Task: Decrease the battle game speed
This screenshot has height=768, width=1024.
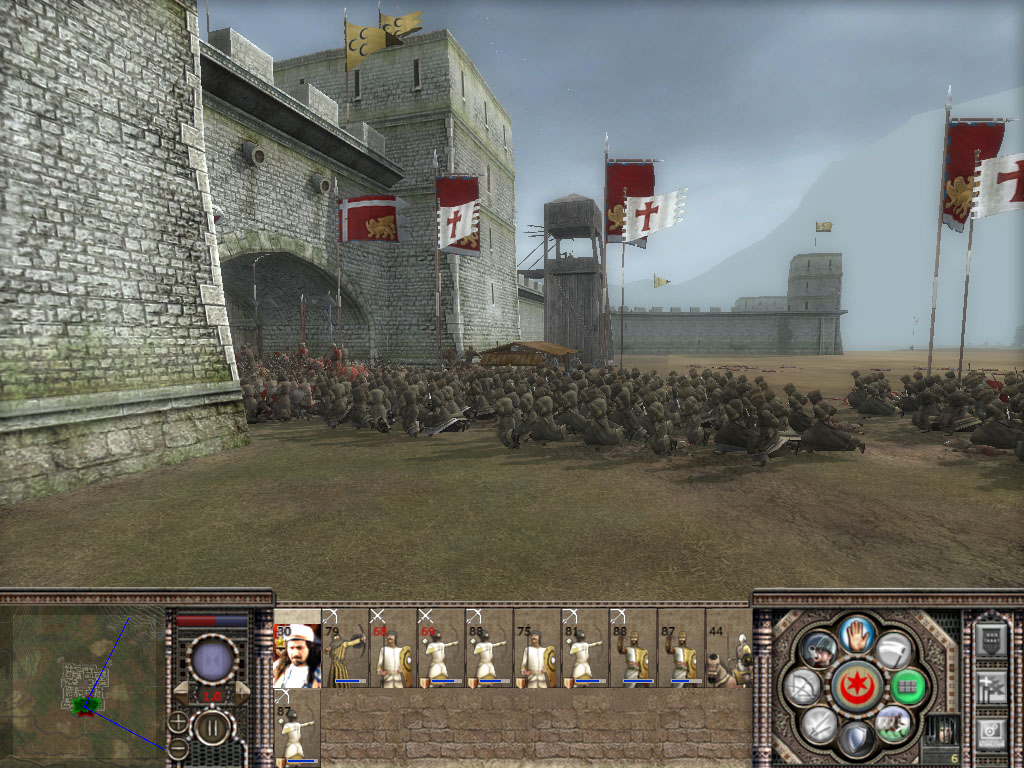Action: coord(183,694)
